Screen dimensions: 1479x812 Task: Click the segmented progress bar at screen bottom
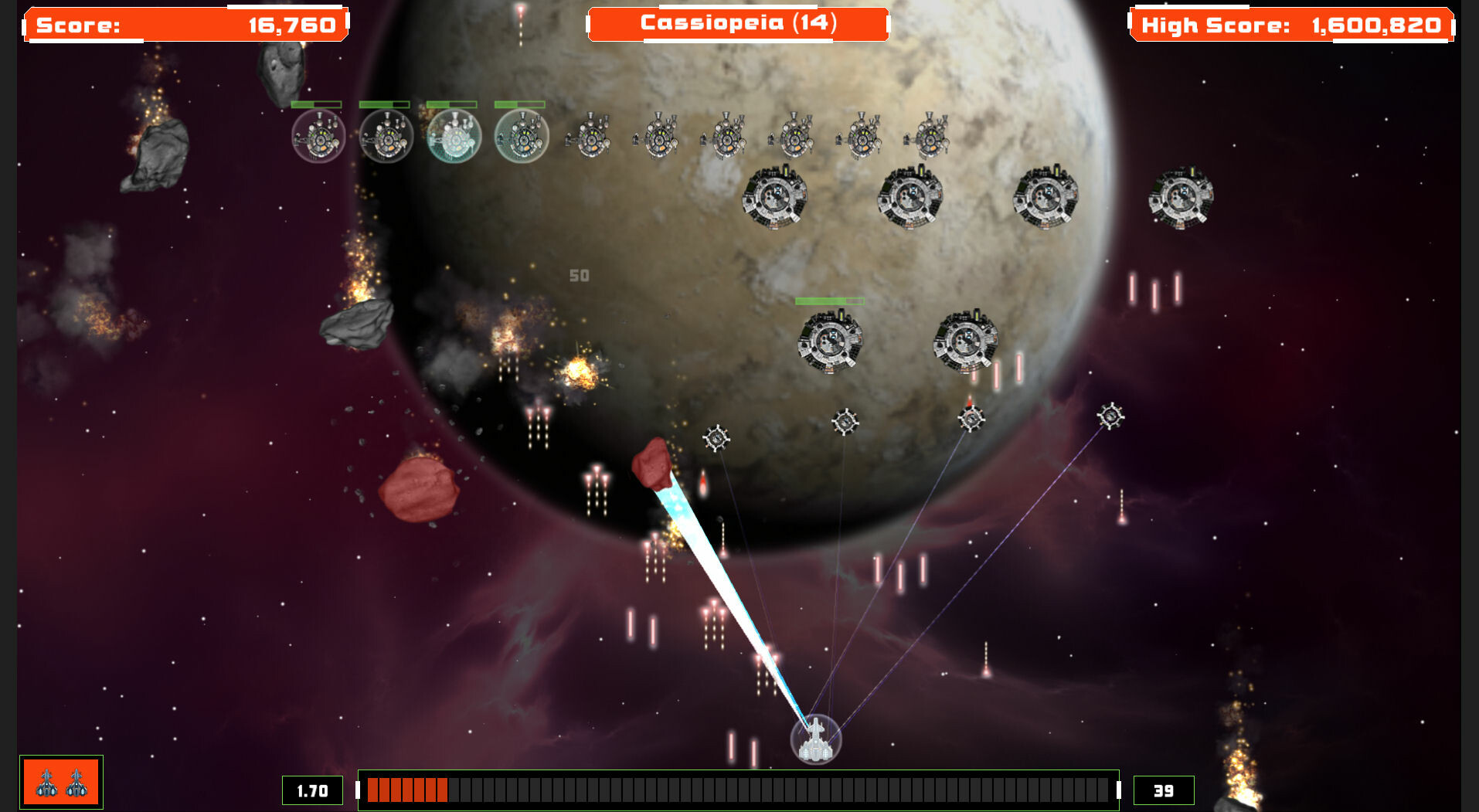(738, 790)
